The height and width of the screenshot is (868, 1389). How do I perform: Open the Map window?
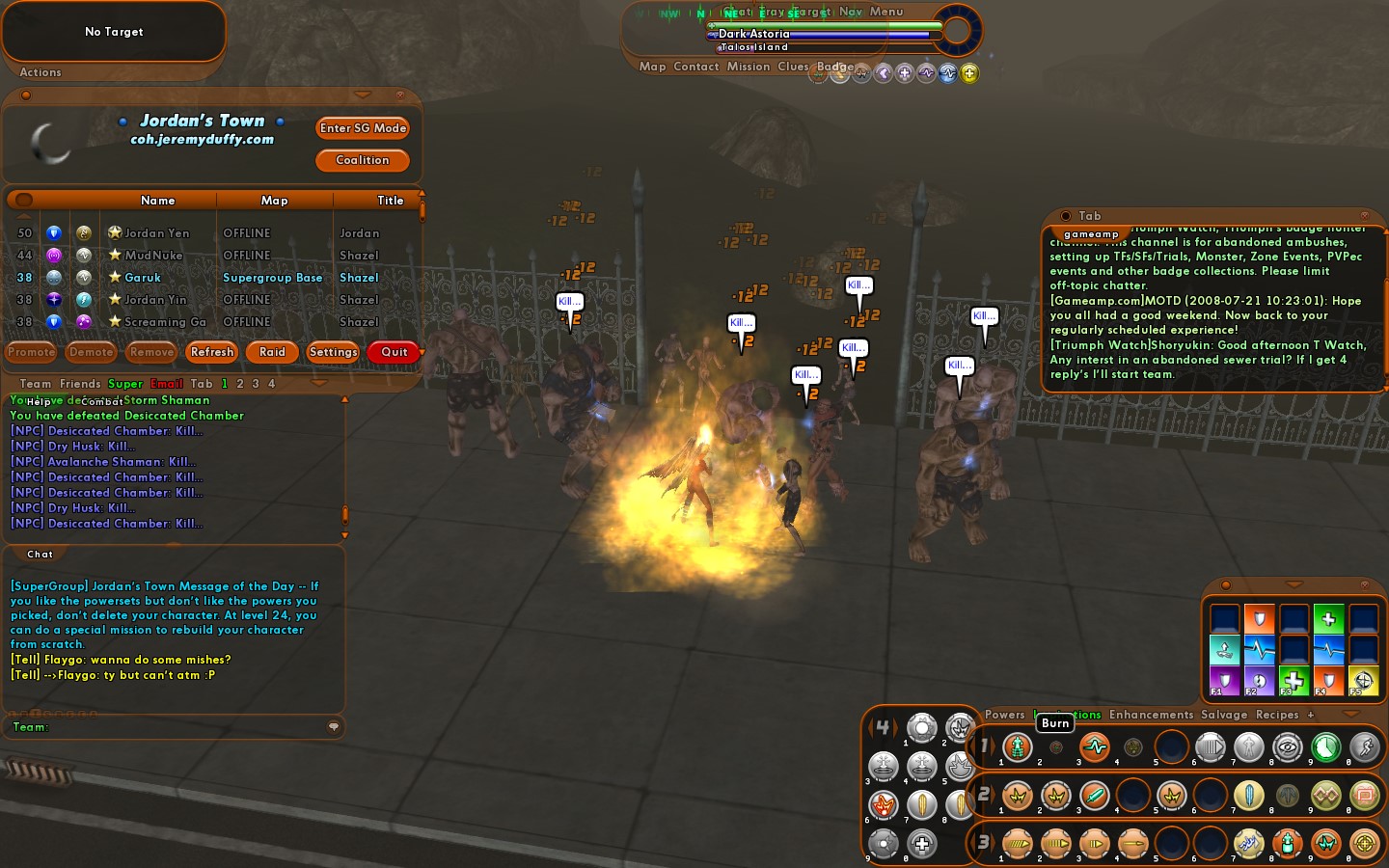(652, 67)
